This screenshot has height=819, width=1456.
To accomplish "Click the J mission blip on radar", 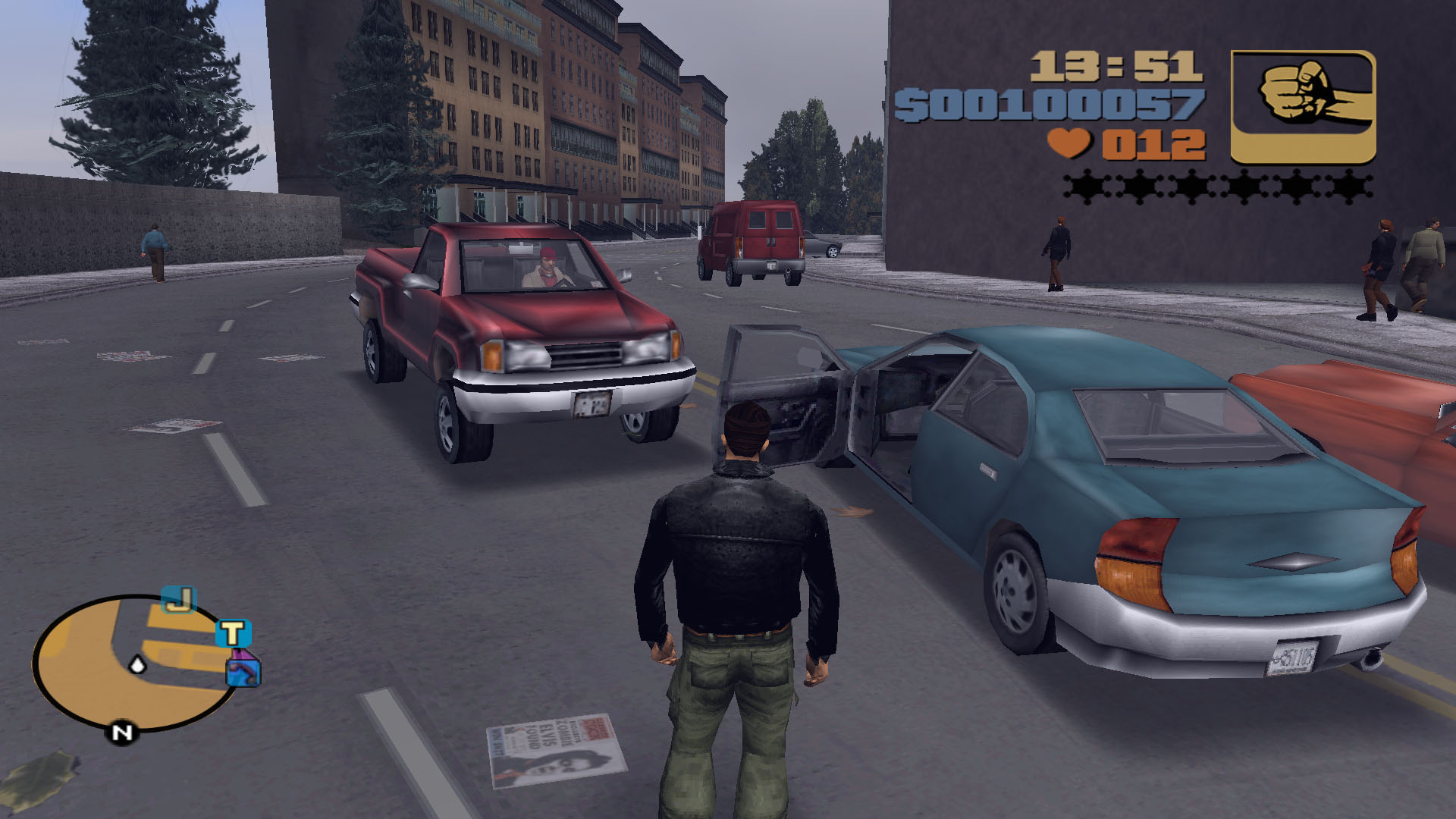I will coord(179,601).
